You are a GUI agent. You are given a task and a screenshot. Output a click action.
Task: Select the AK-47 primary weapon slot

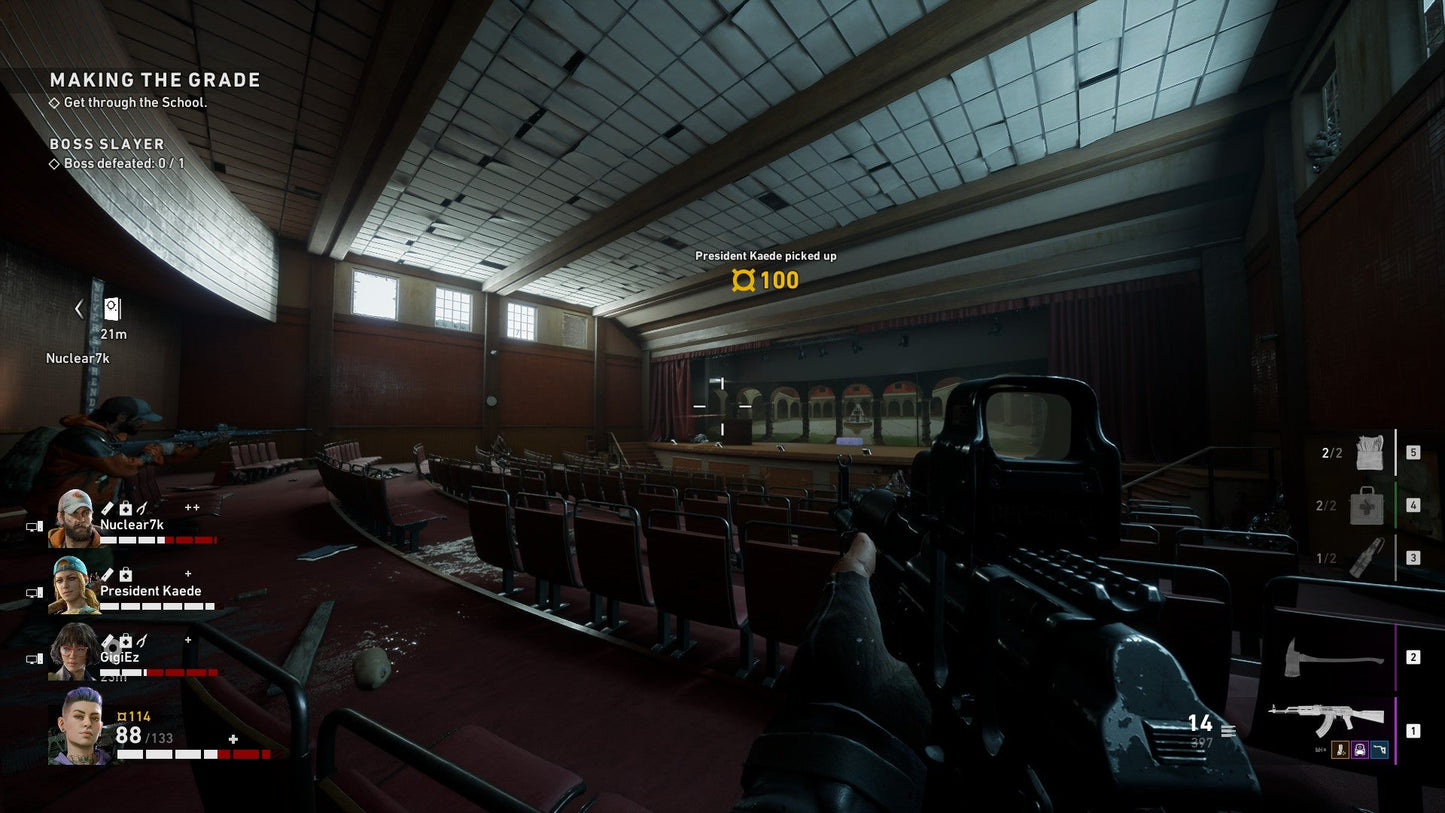pos(1326,718)
